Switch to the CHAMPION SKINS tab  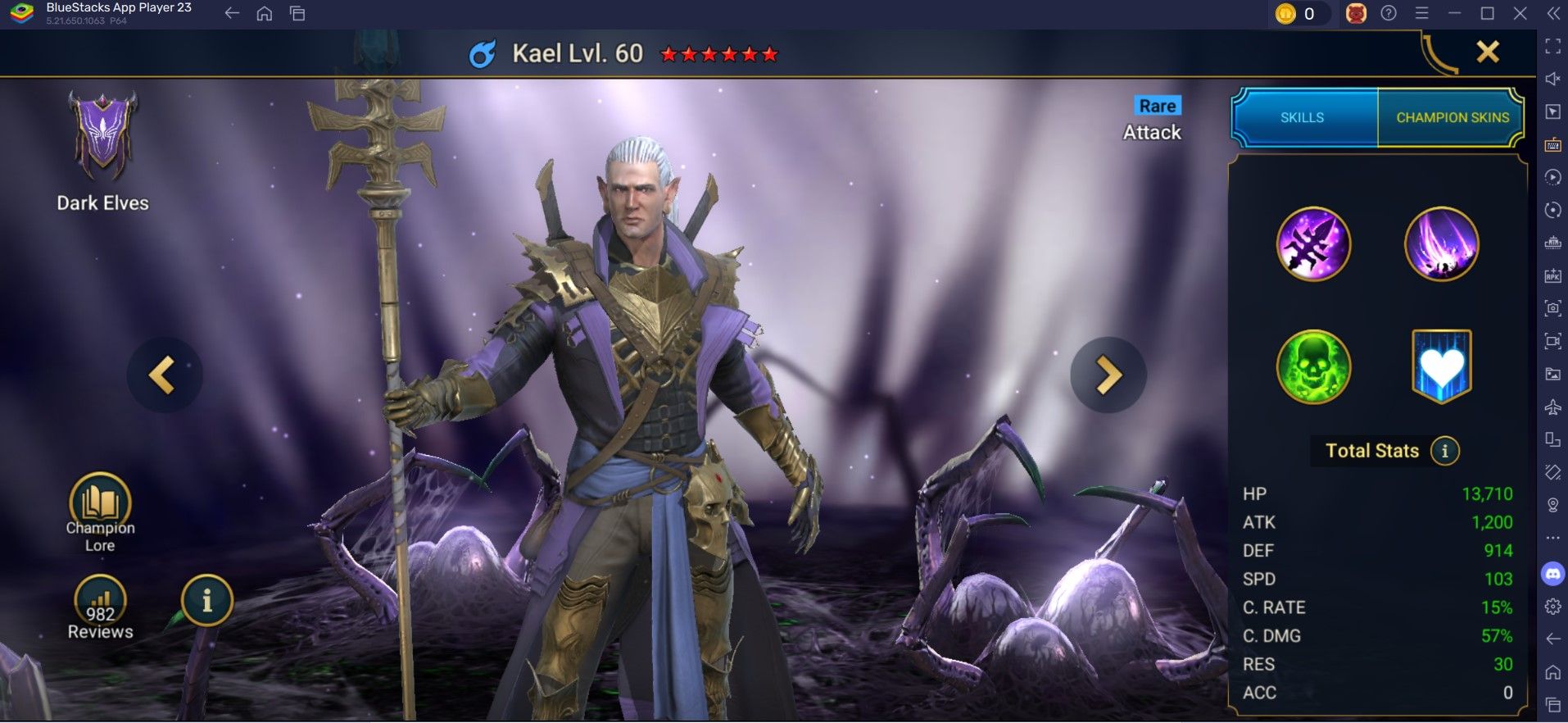tap(1451, 116)
